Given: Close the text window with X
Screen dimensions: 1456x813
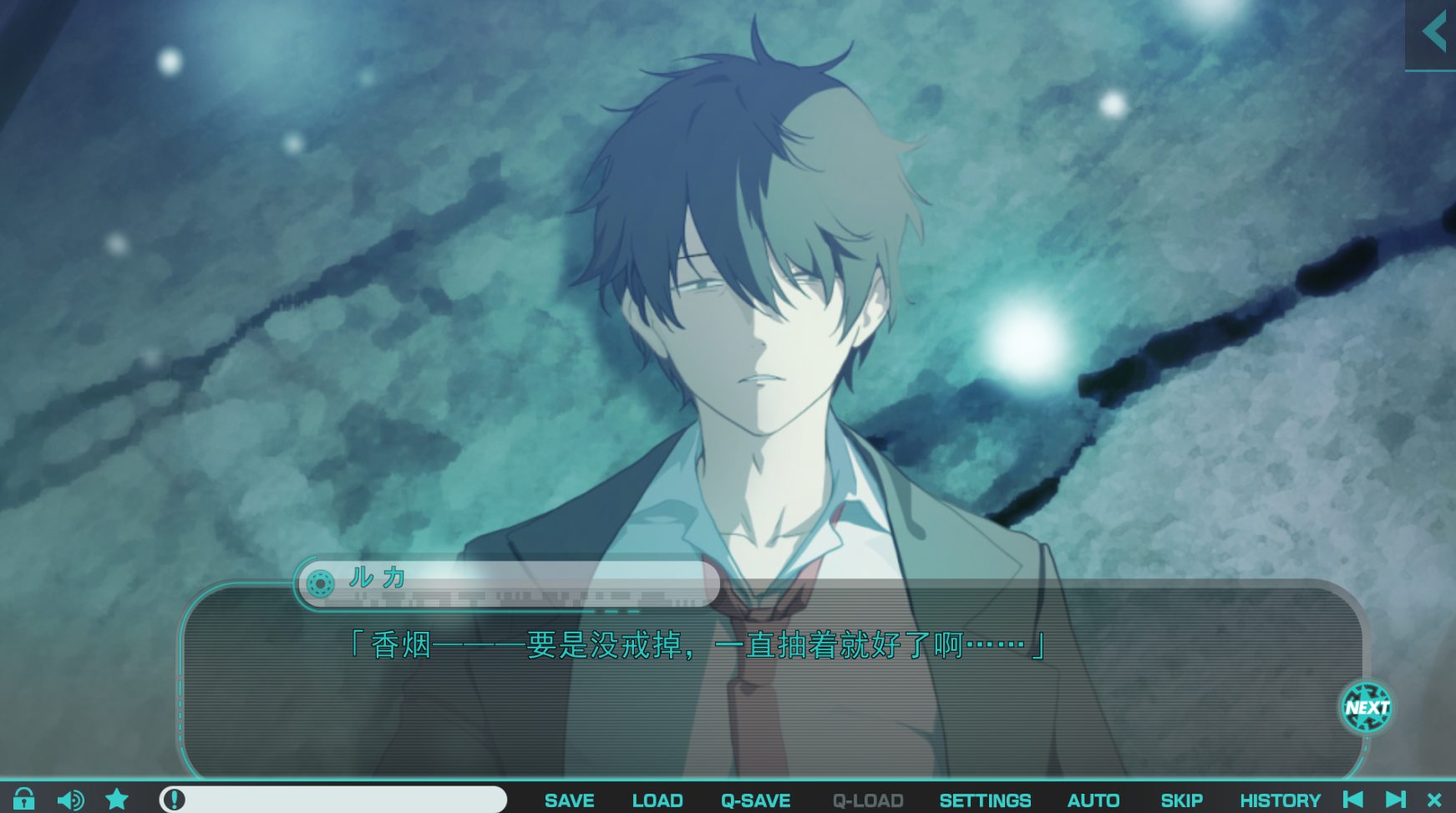Looking at the screenshot, I should click(1434, 800).
